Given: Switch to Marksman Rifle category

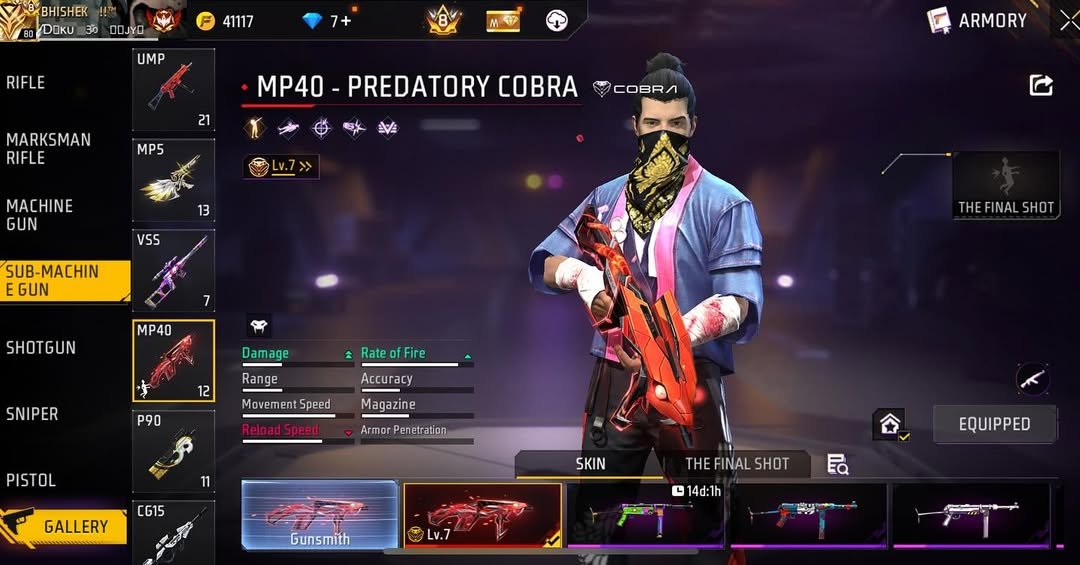Looking at the screenshot, I should point(48,149).
